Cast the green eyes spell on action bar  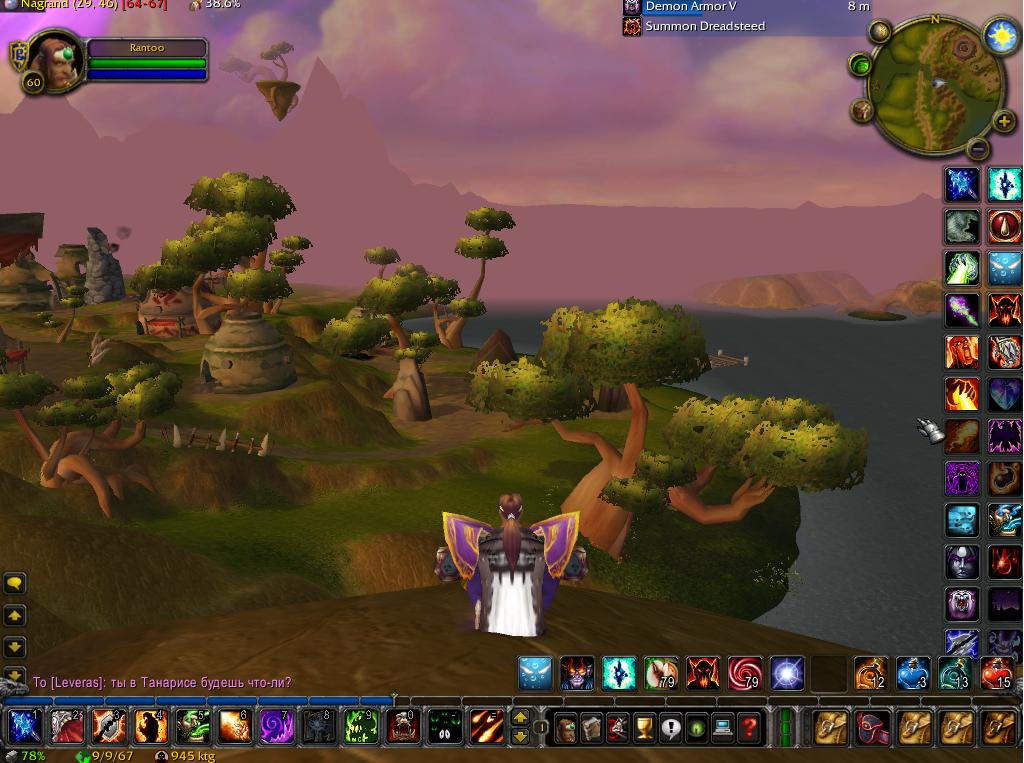(444, 726)
